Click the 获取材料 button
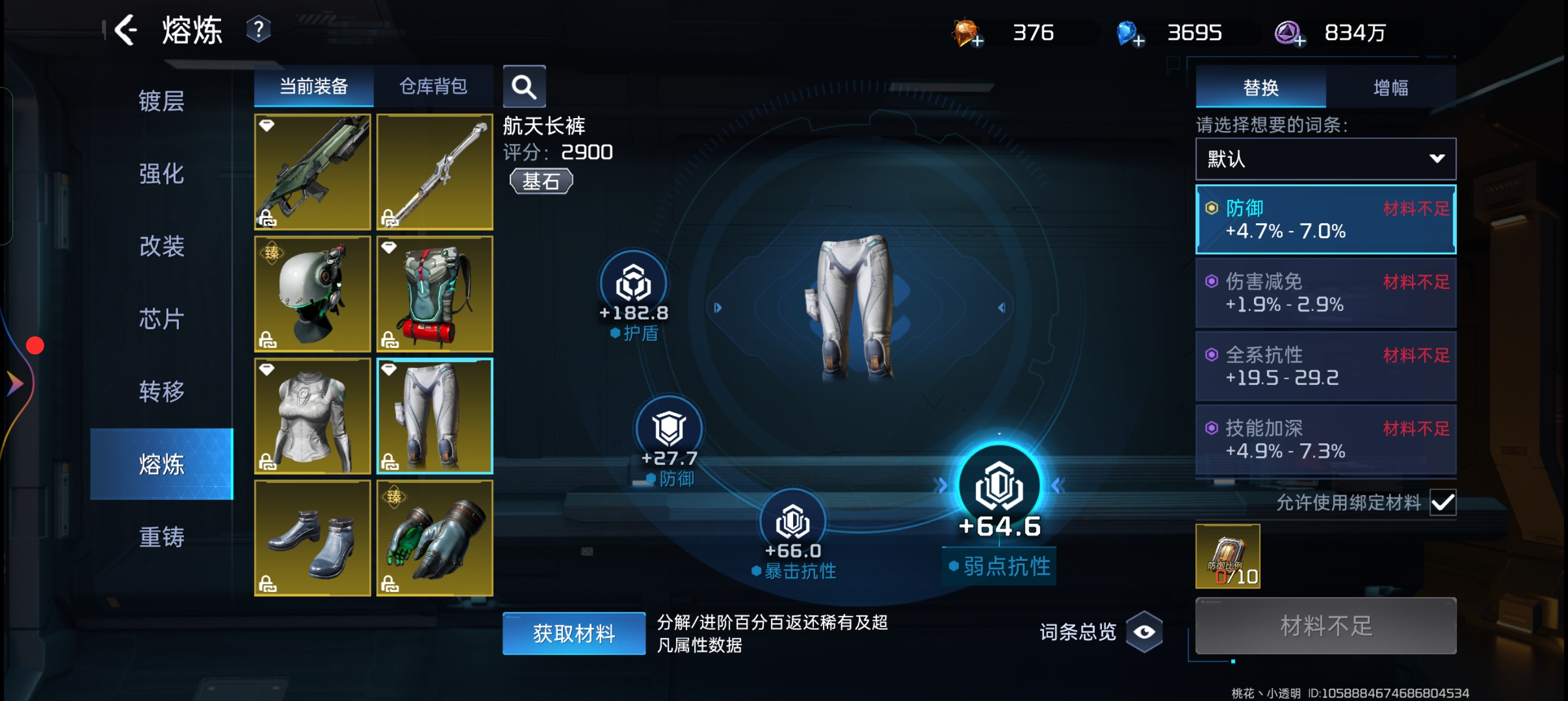Screen dimensions: 1568x701 (574, 634)
